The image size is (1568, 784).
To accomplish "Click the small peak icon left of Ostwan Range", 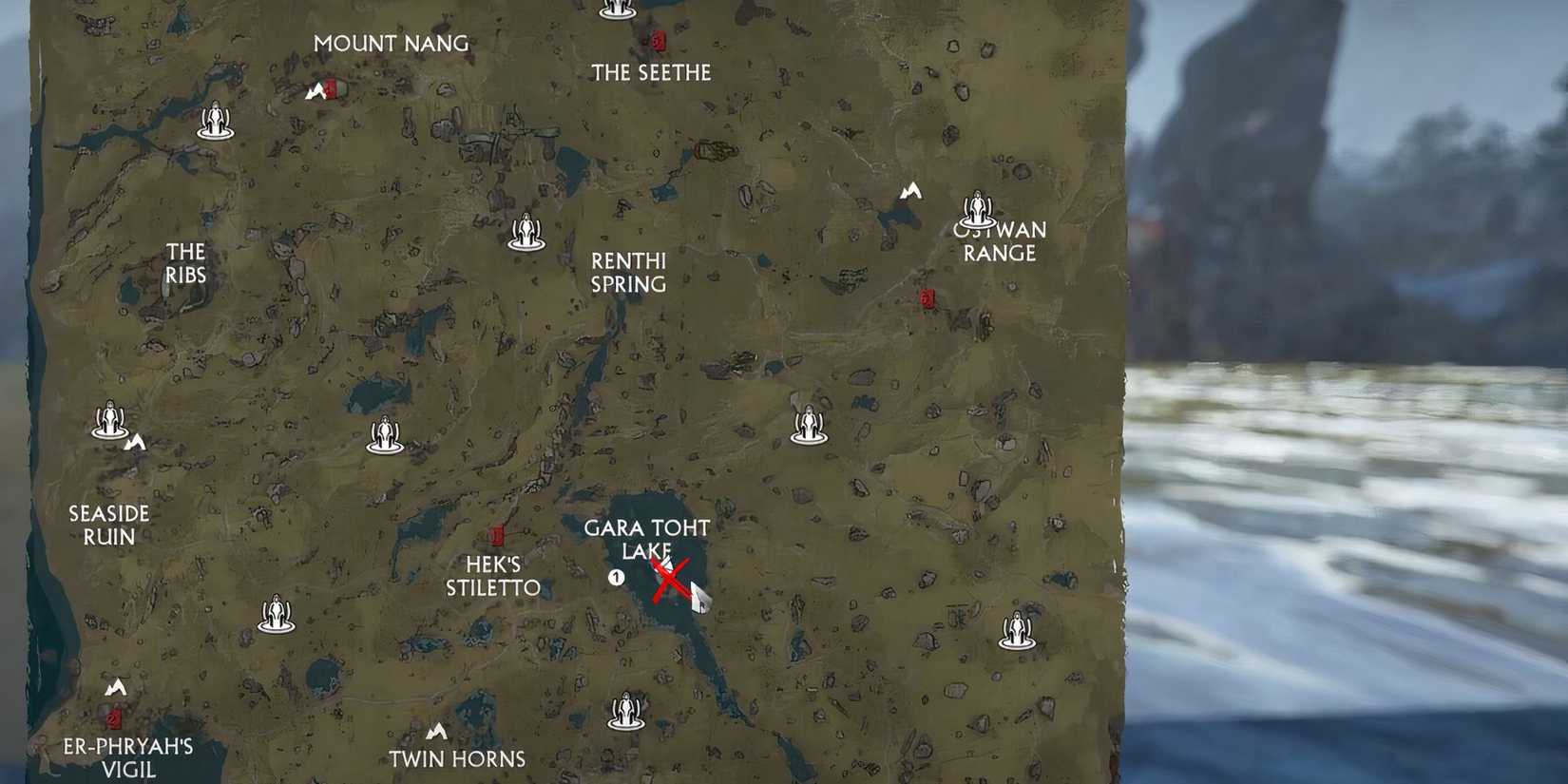I will (909, 190).
